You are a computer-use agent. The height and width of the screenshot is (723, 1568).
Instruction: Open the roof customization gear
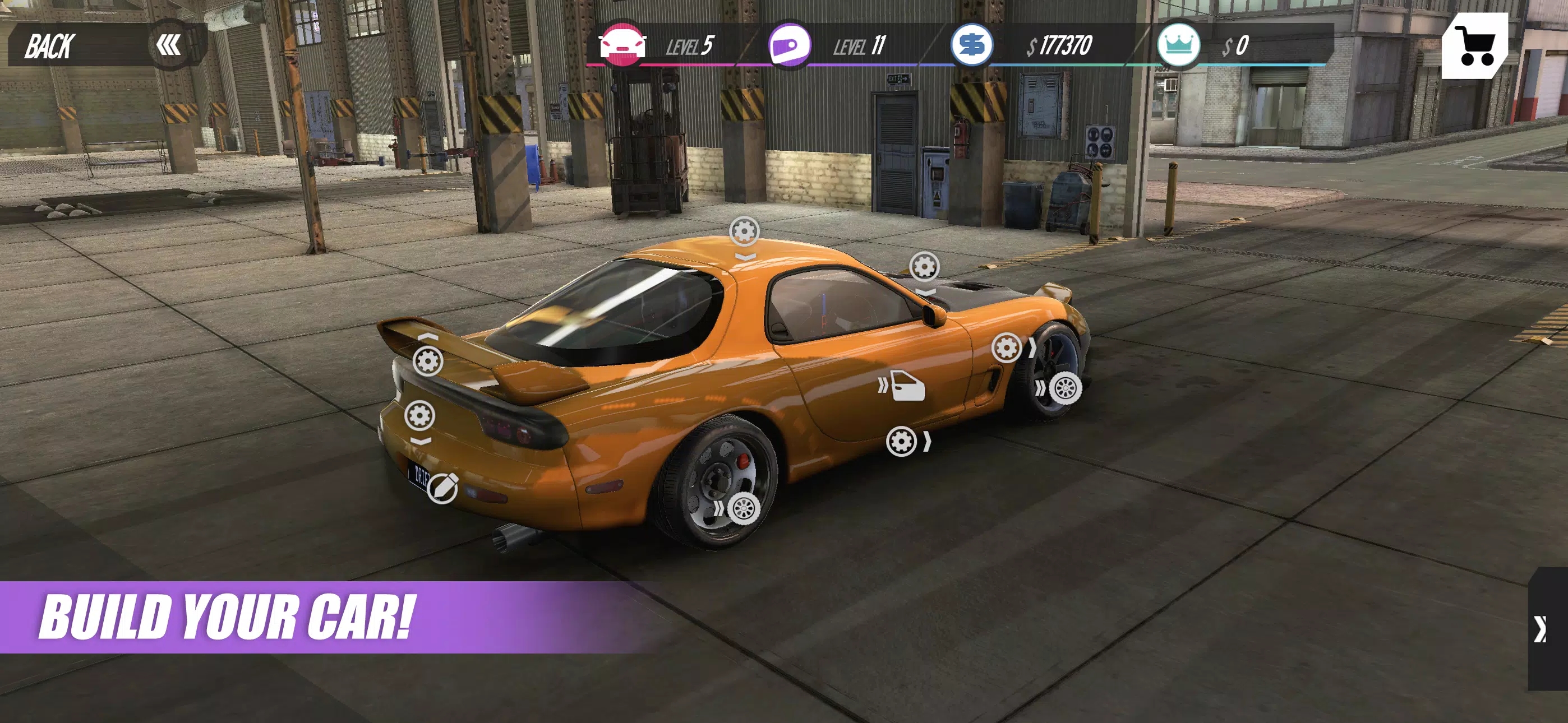coord(744,231)
